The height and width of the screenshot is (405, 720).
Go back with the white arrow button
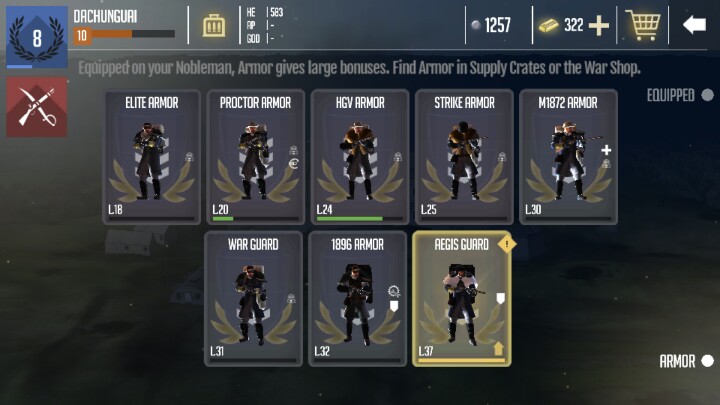[694, 25]
